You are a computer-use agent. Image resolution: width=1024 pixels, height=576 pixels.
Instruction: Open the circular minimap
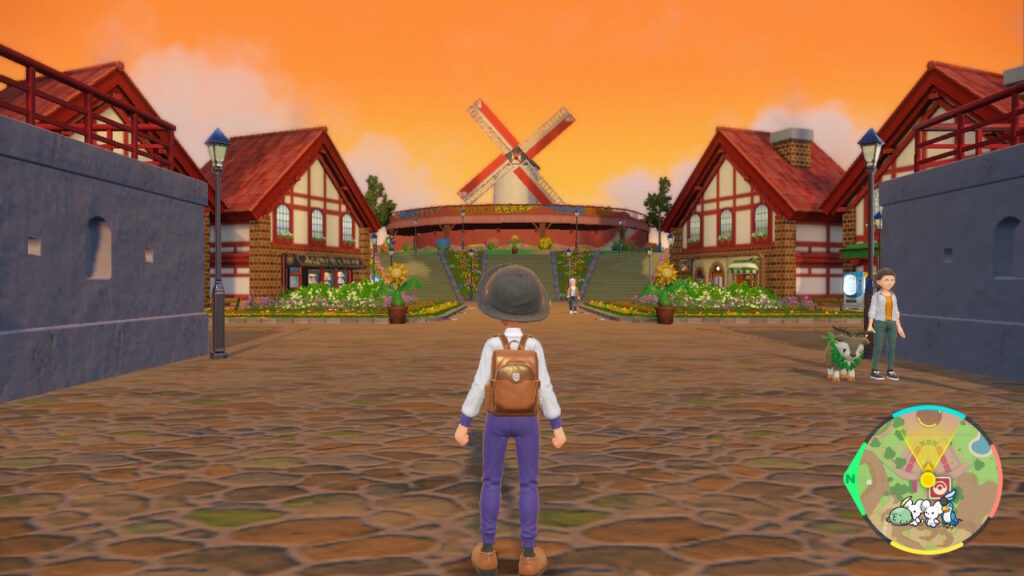click(924, 478)
